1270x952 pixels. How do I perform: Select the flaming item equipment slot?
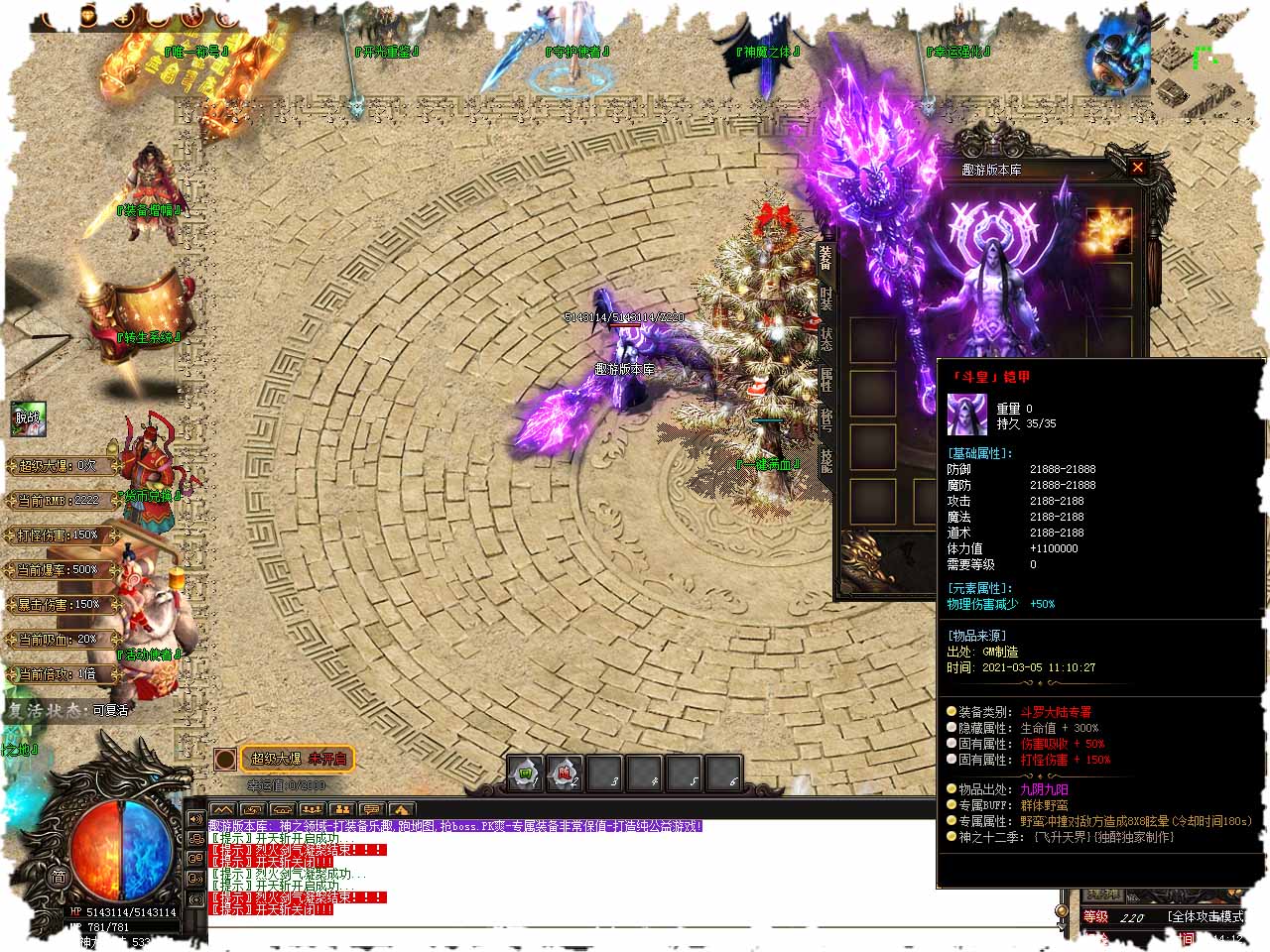click(x=1108, y=232)
